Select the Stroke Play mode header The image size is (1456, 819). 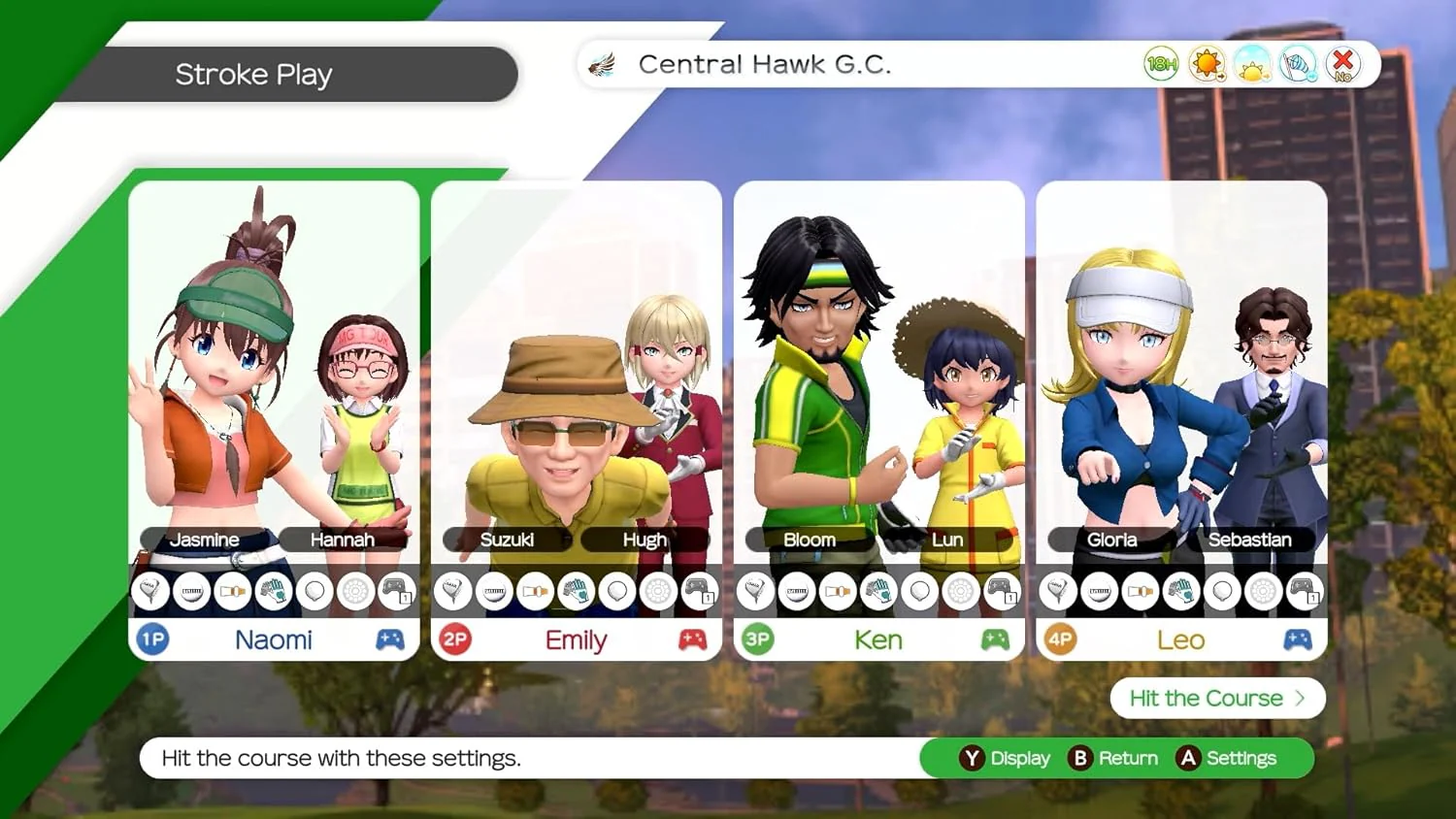pos(254,75)
